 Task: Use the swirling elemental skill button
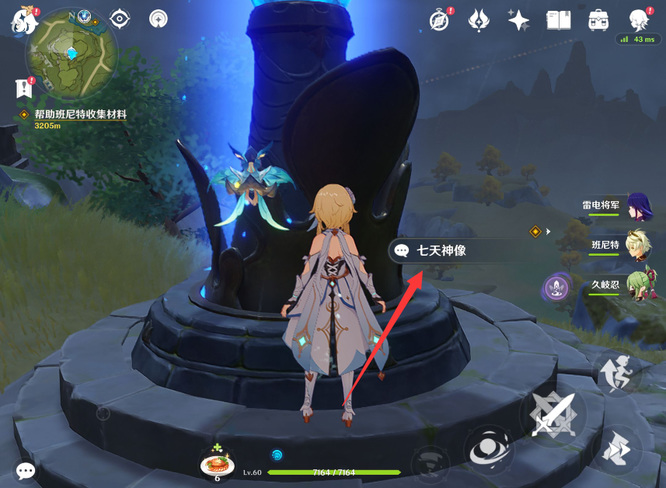[489, 449]
